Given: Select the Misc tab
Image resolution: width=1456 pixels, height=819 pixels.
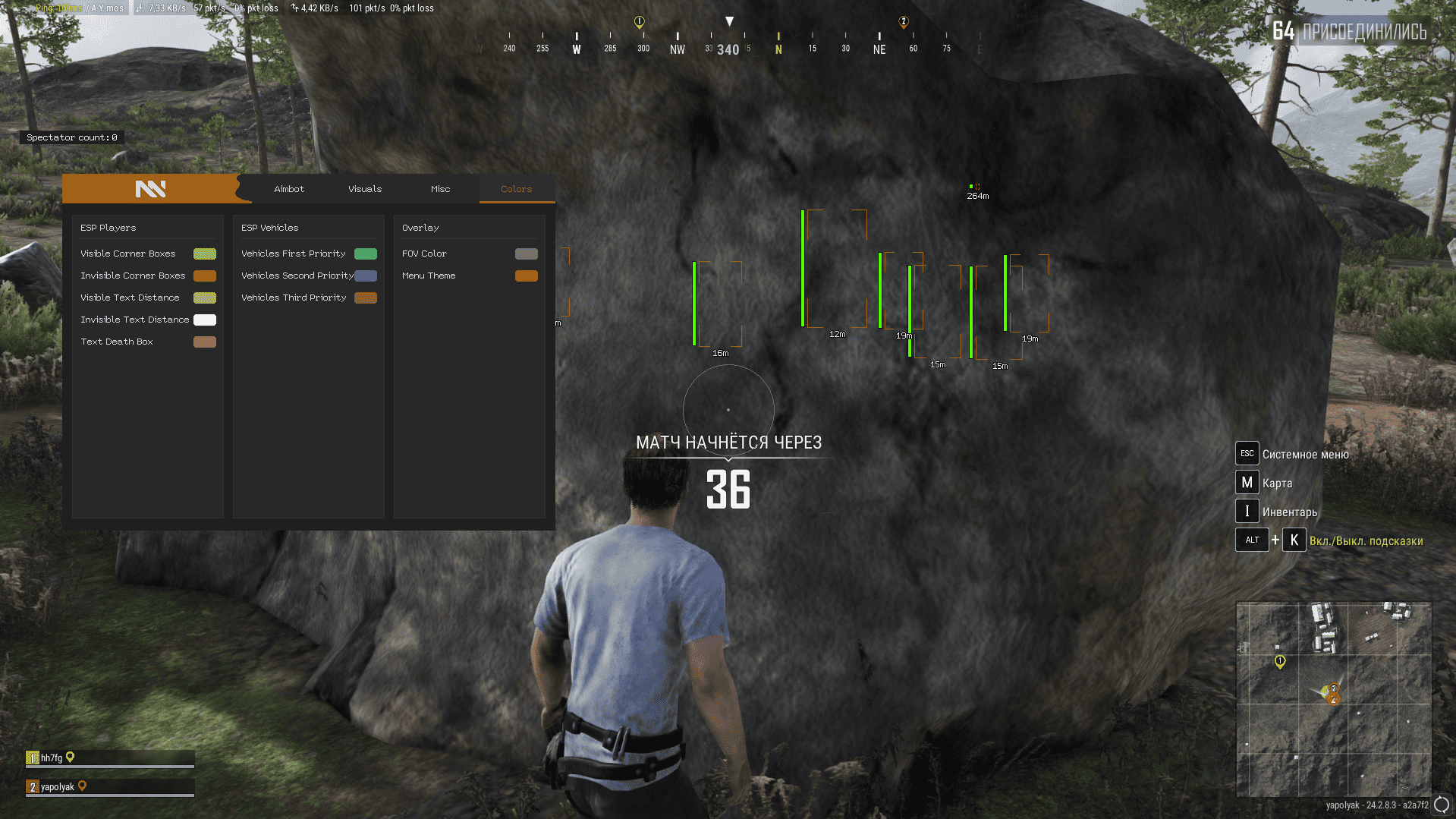Looking at the screenshot, I should point(440,189).
